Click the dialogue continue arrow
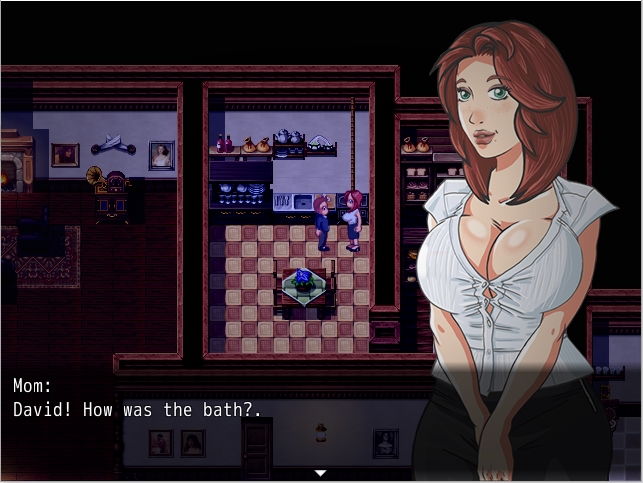The width and height of the screenshot is (643, 483). (x=320, y=472)
